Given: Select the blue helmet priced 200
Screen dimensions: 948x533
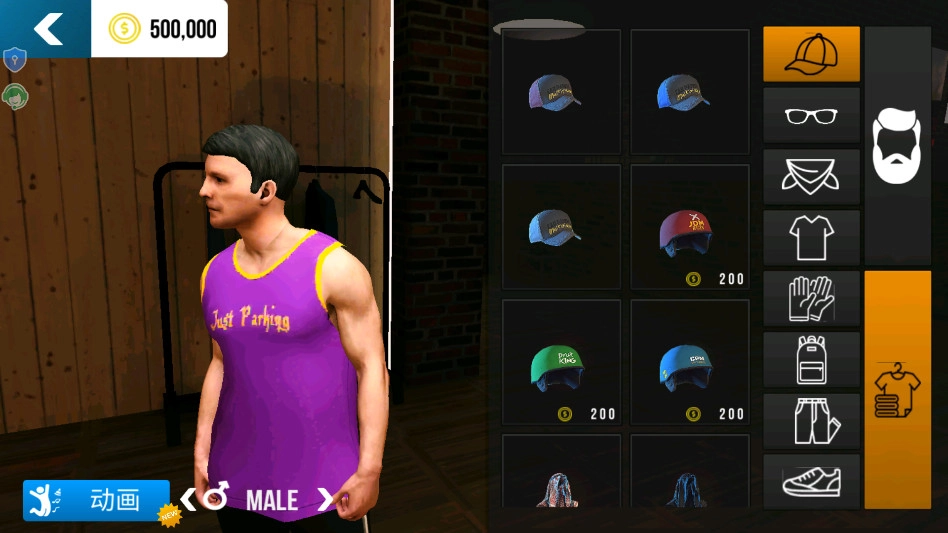Looking at the screenshot, I should pos(689,363).
